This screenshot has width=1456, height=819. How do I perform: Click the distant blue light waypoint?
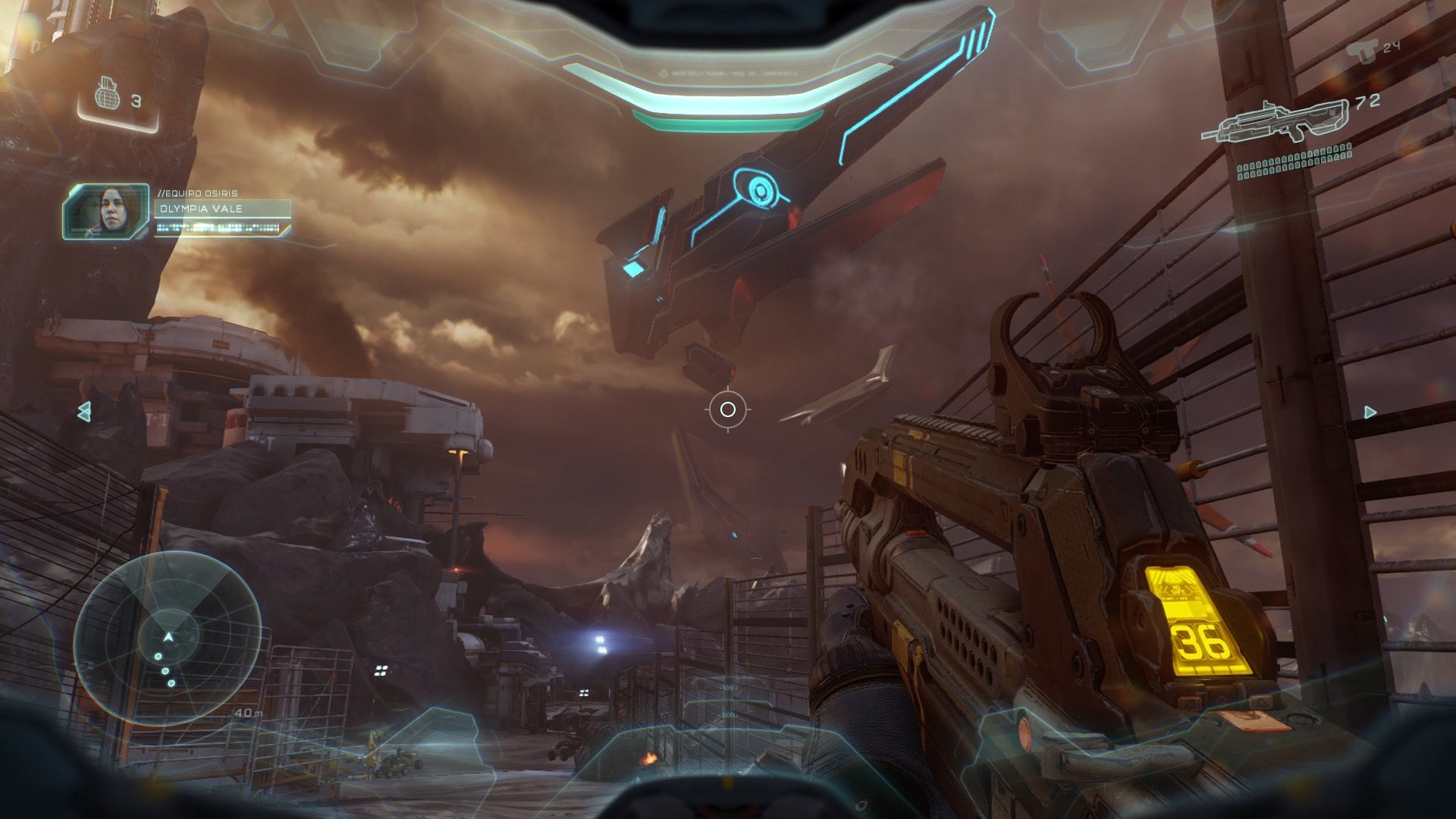pyautogui.click(x=599, y=641)
